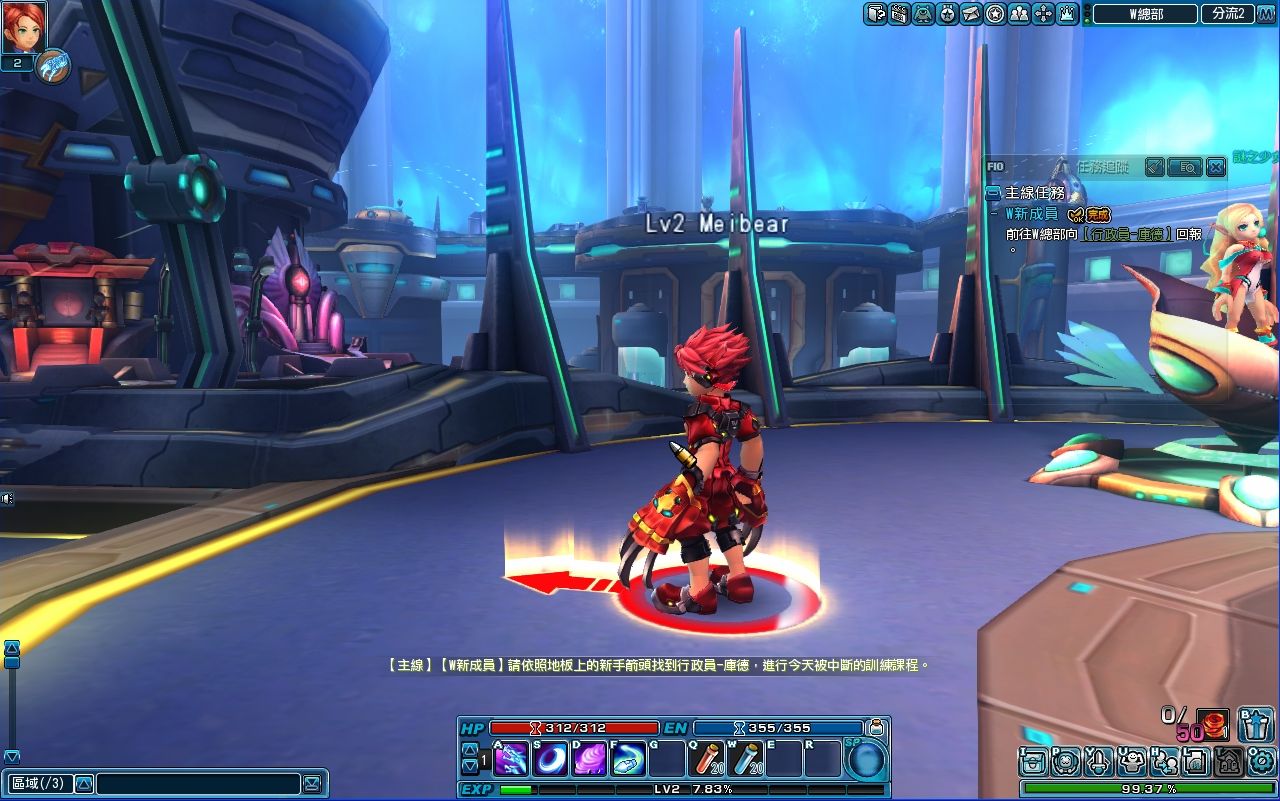Click the crown icon in top toolbar
1280x801 pixels.
[1067, 13]
